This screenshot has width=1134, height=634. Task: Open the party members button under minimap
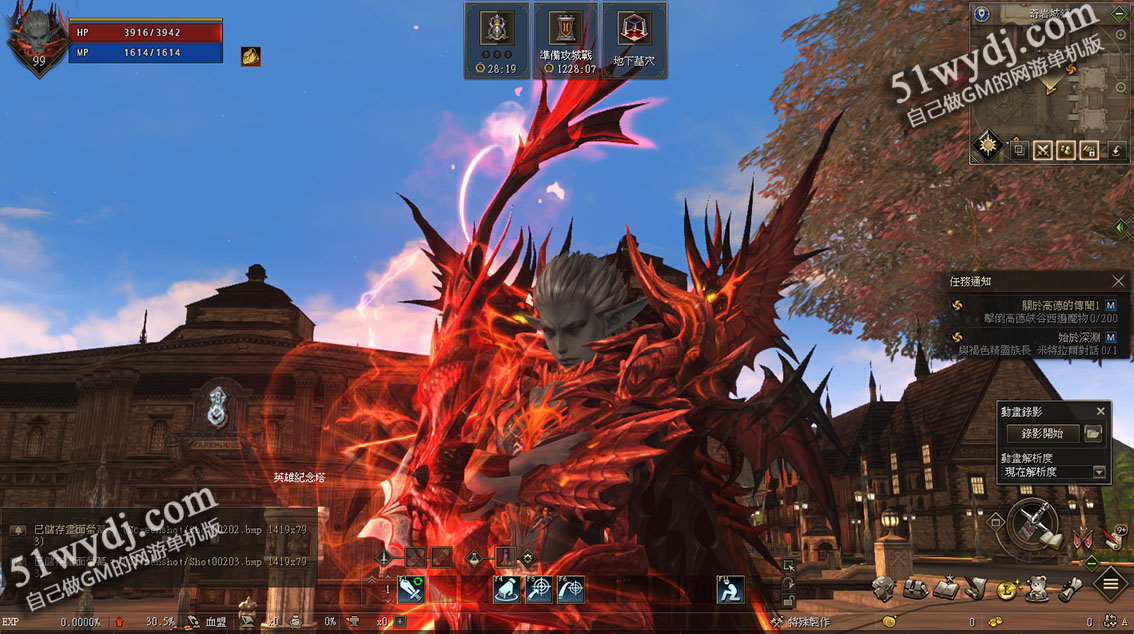coord(1067,150)
